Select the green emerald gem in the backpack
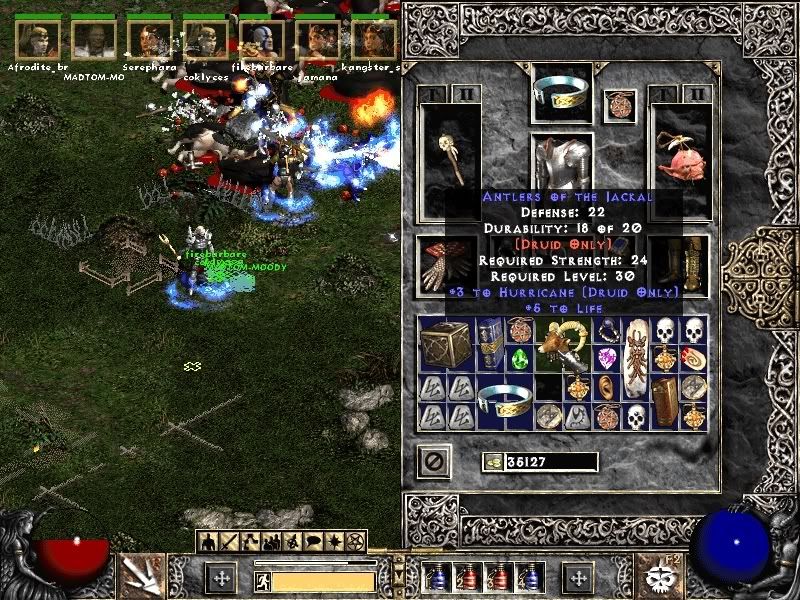Screen dimensions: 800x600 coord(520,358)
